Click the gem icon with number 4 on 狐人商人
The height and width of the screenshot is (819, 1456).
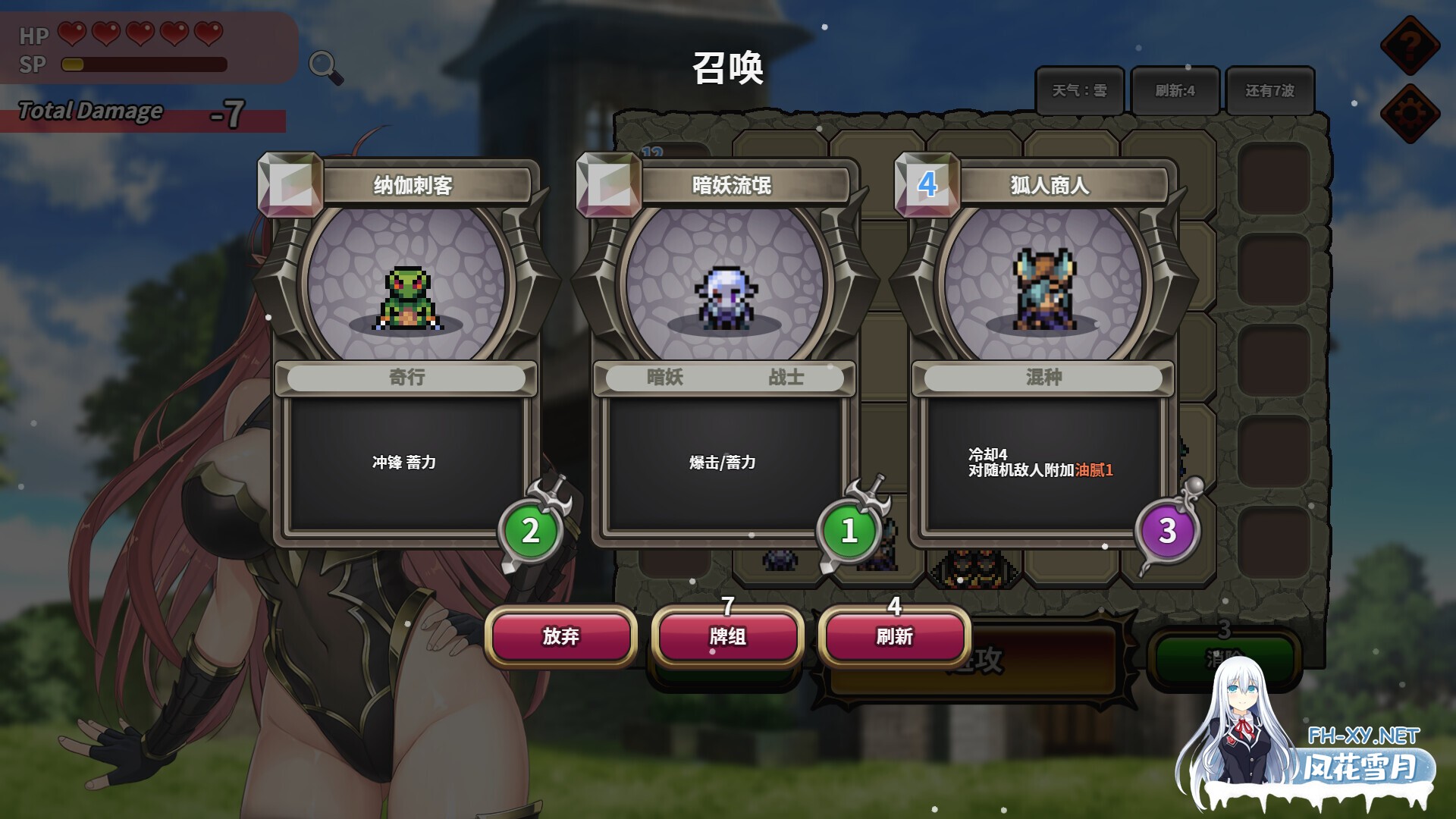[x=929, y=184]
